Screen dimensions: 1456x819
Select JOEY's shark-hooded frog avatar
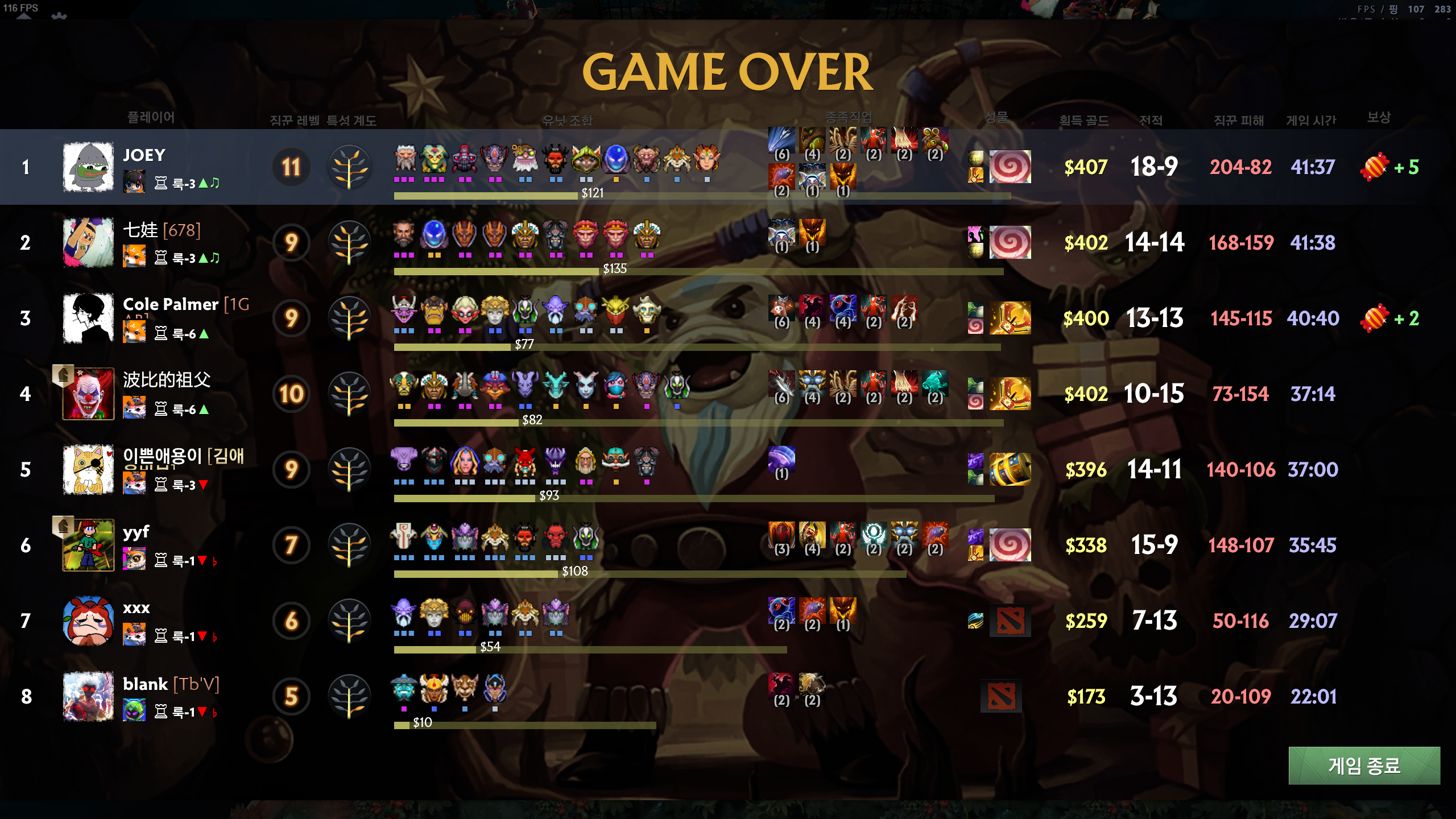click(x=88, y=167)
